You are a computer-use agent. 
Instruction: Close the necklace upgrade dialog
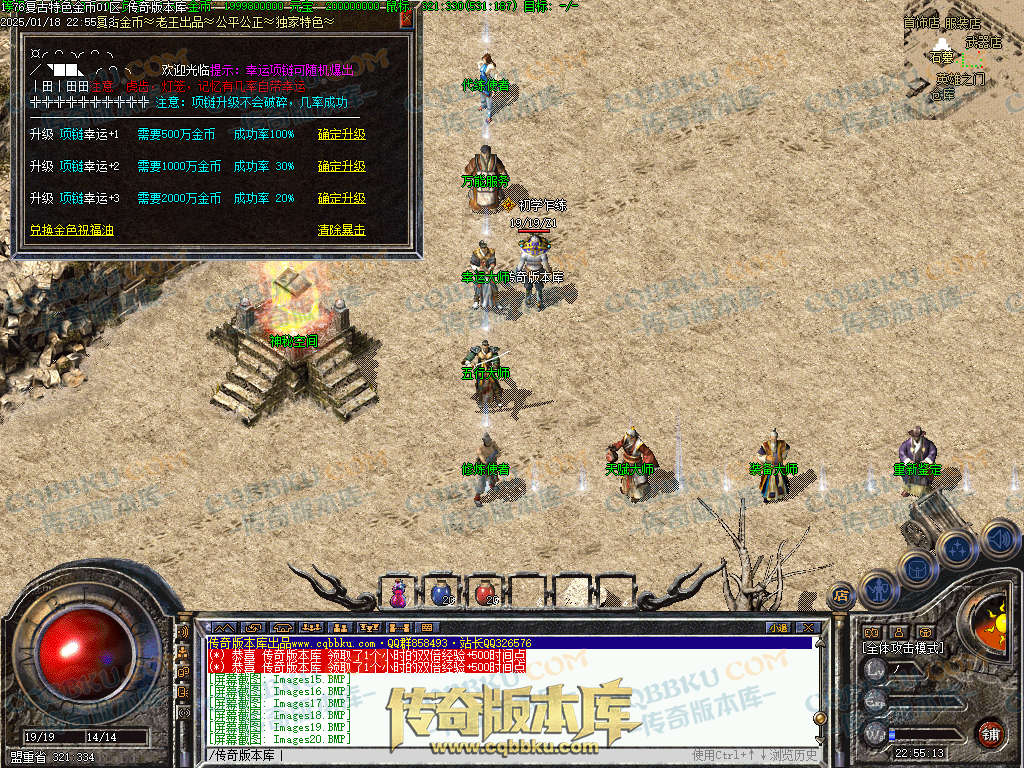tap(405, 19)
